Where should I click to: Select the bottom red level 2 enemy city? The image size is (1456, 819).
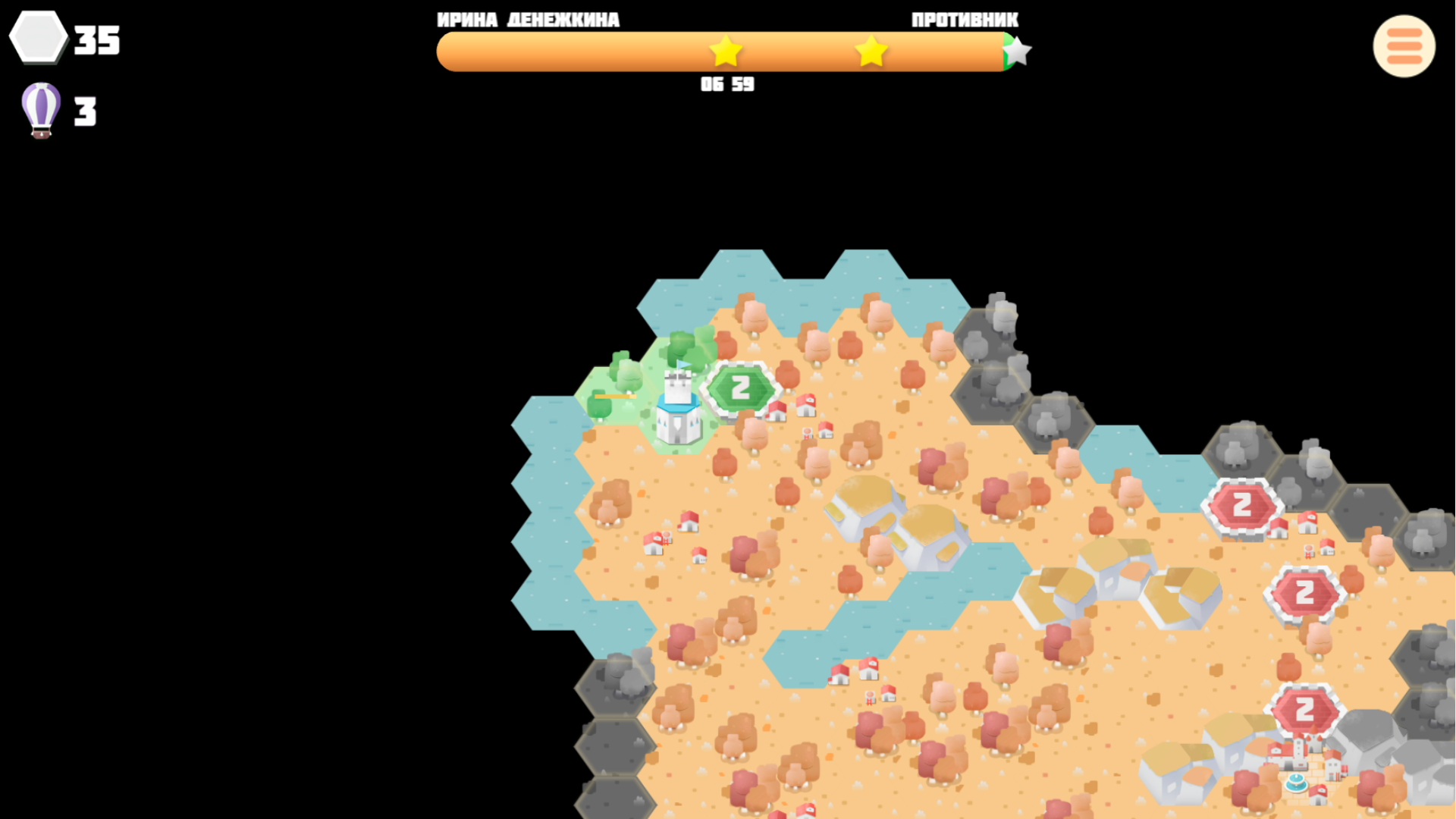[x=1304, y=709]
